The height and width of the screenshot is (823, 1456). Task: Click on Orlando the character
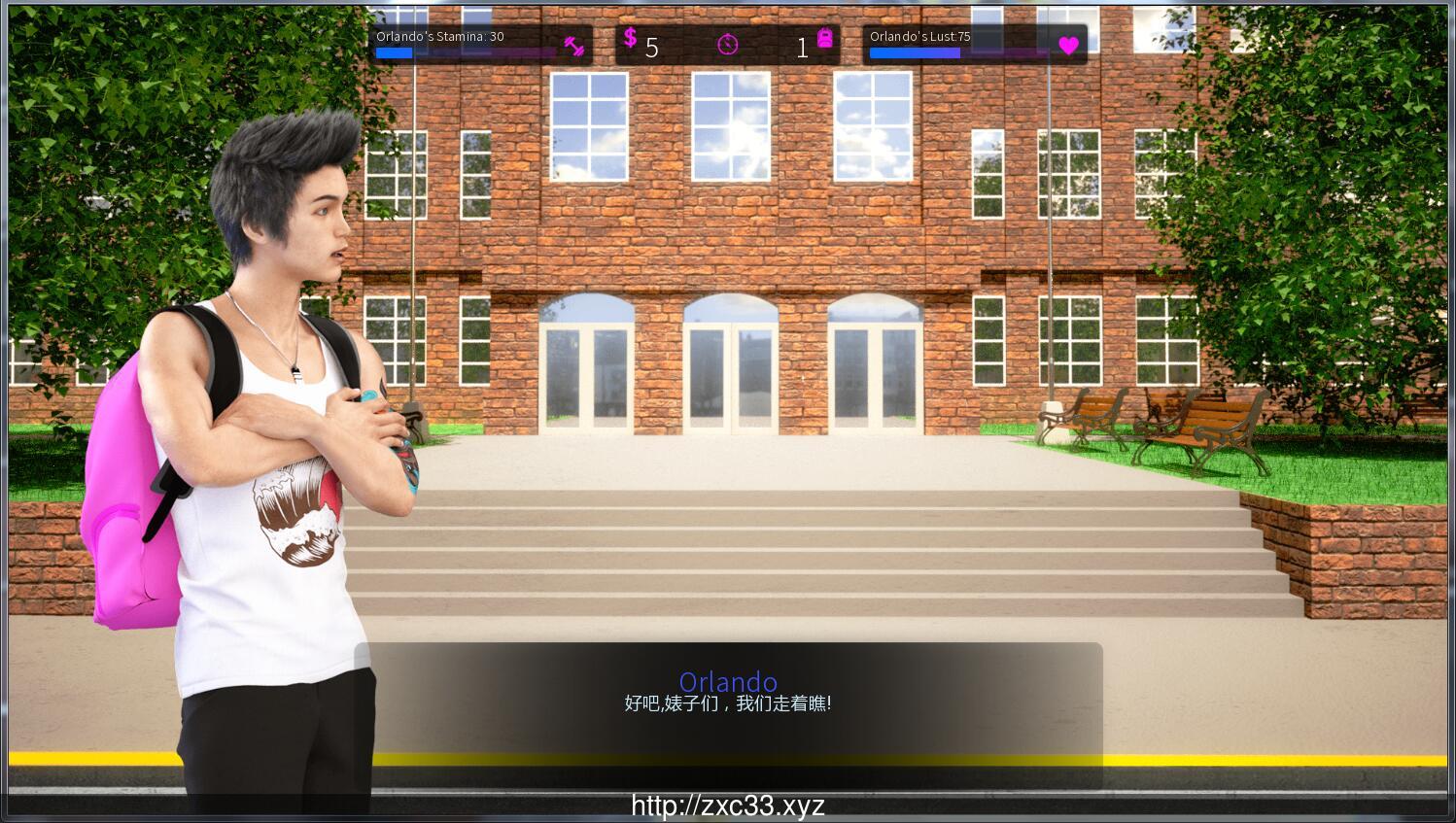[272, 389]
